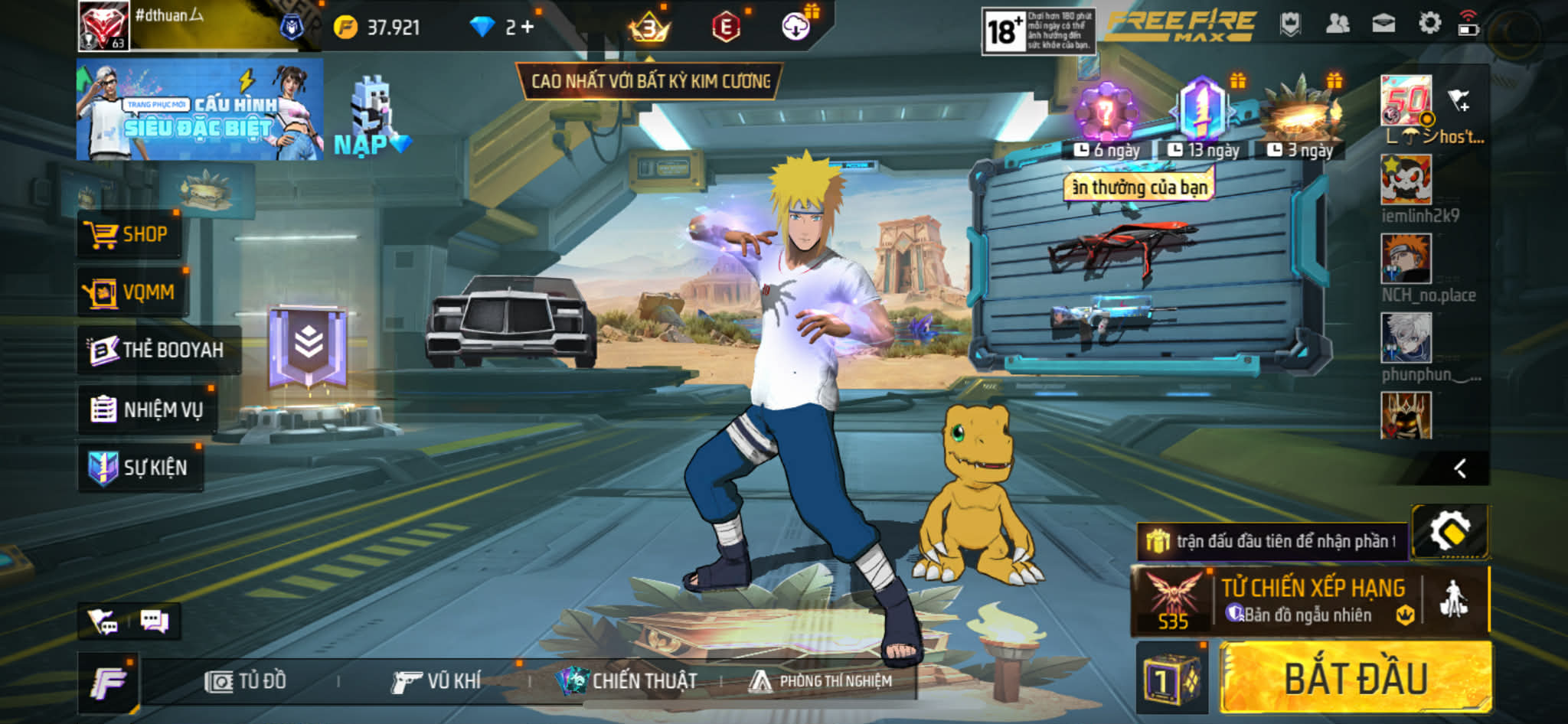1568x724 pixels.
Task: Open the SHOP menu
Action: pyautogui.click(x=129, y=234)
